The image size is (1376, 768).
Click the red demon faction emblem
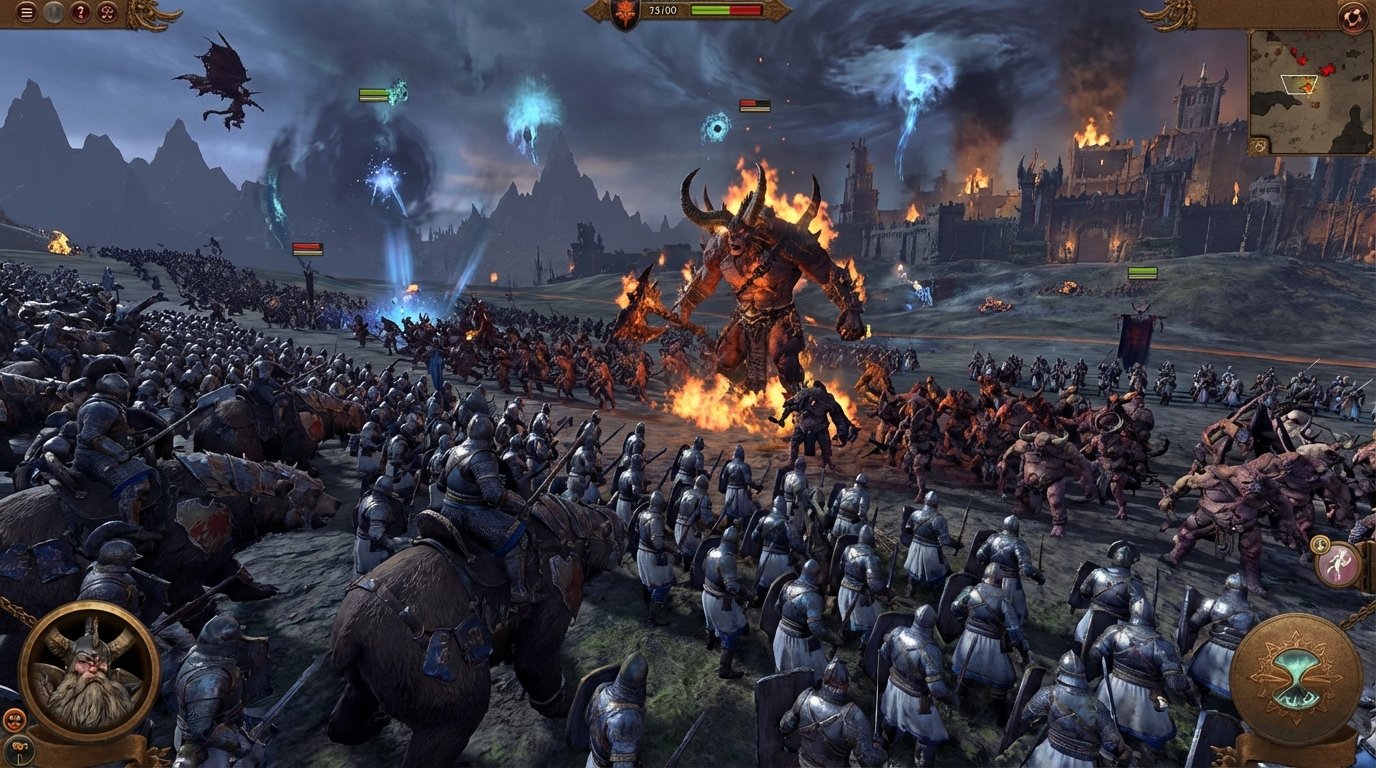626,13
